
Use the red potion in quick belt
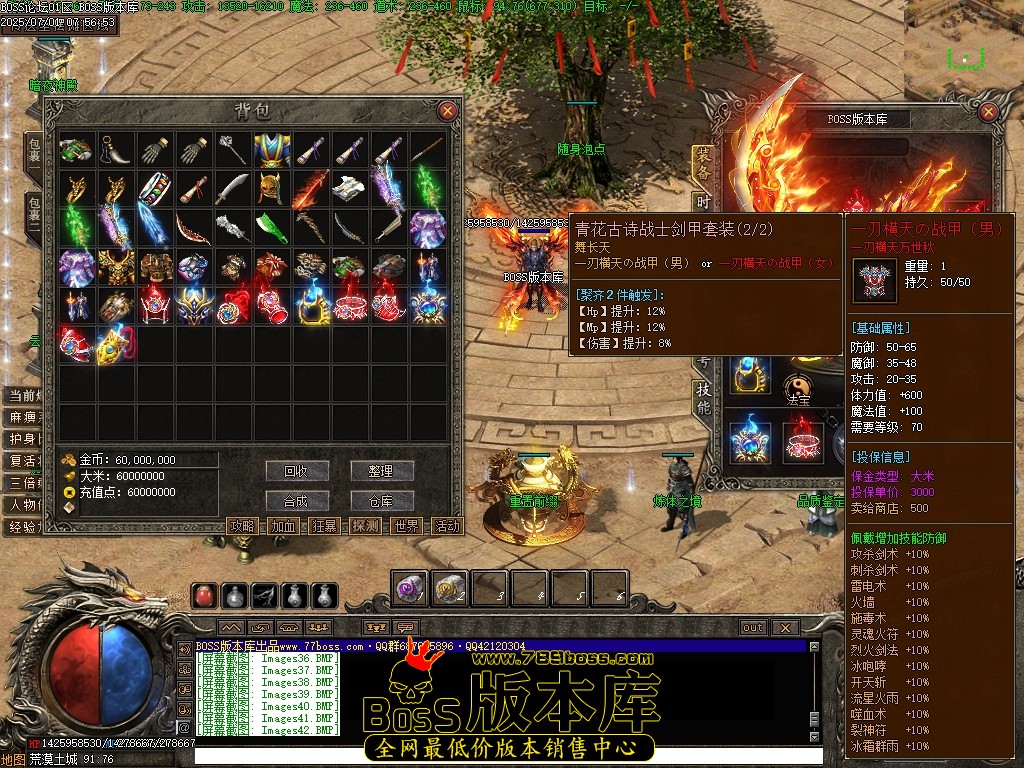click(x=204, y=596)
